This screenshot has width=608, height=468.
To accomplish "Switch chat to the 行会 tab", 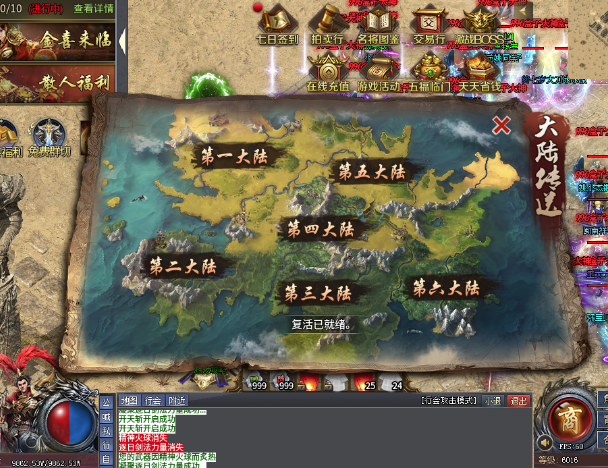I will pos(153,400).
